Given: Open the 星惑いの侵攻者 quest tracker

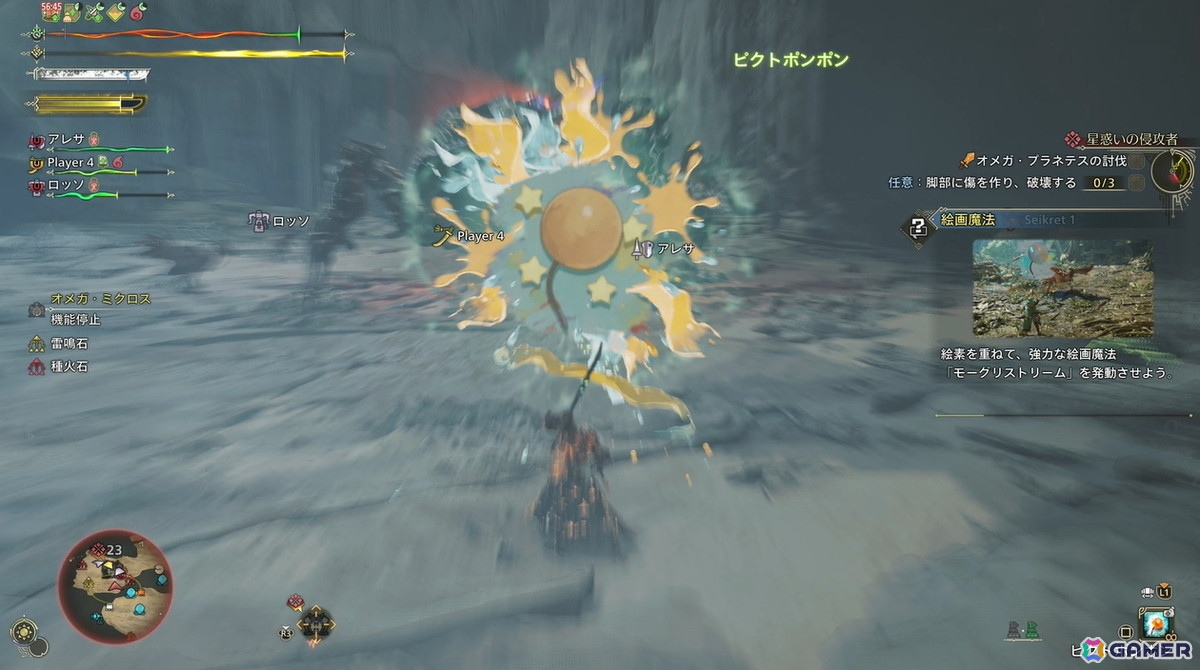Looking at the screenshot, I should [1128, 139].
